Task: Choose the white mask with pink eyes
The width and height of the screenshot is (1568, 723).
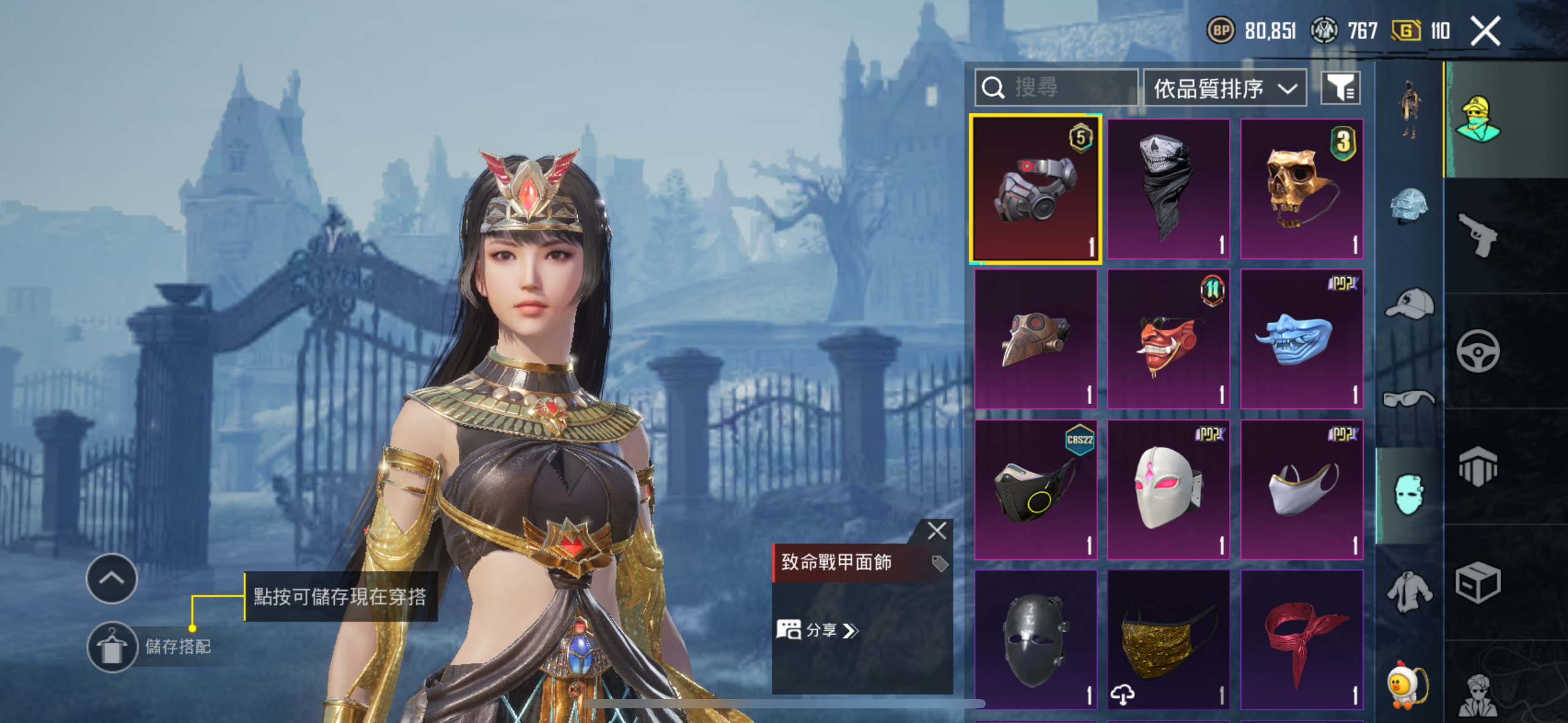Action: pyautogui.click(x=1168, y=489)
